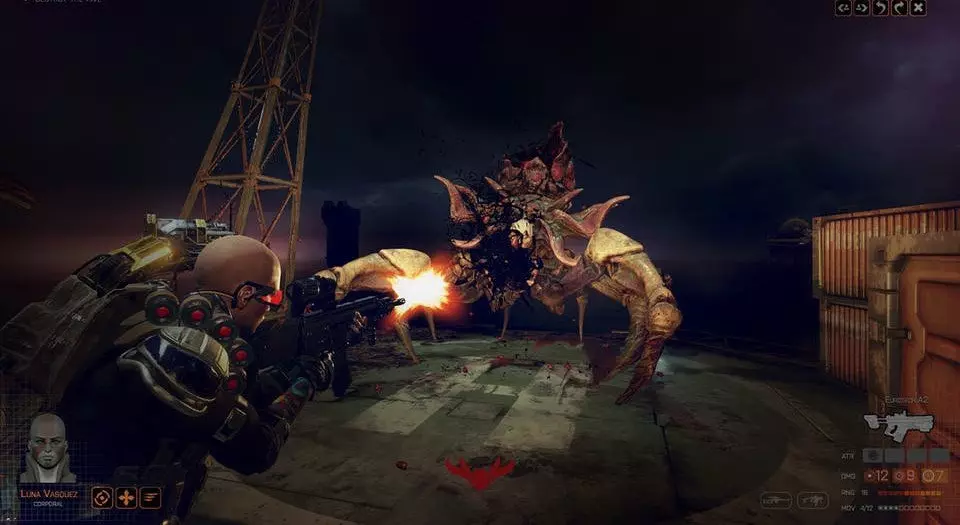This screenshot has width=960, height=525.
Task: Activate the four-point cross ability icon
Action: [126, 497]
